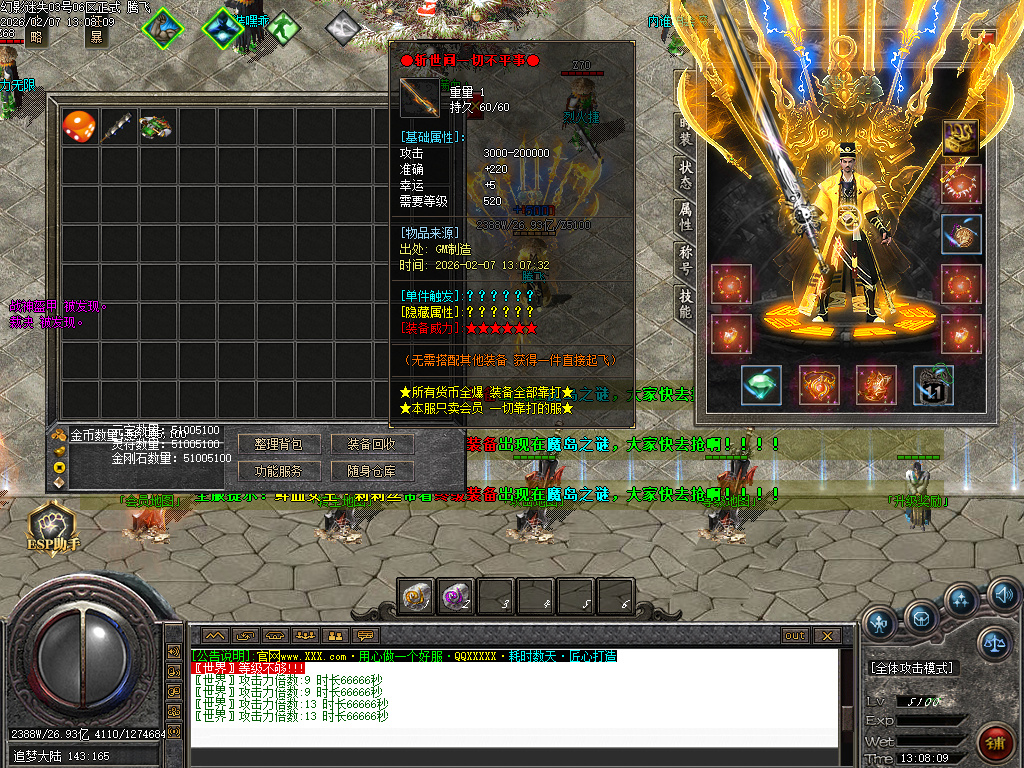The width and height of the screenshot is (1024, 768).
Task: Switch to the 属性 attributes tab
Action: click(685, 216)
